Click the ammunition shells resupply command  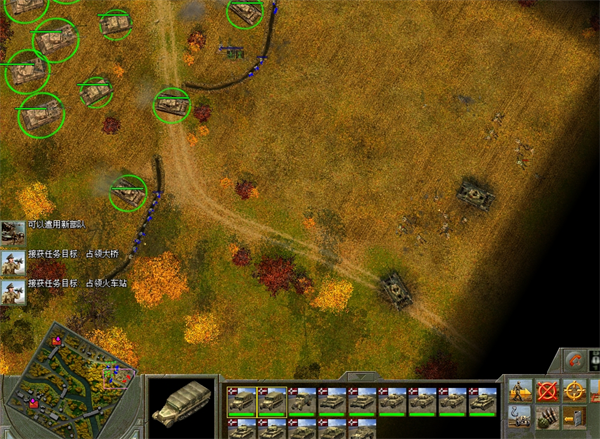(x=547, y=417)
